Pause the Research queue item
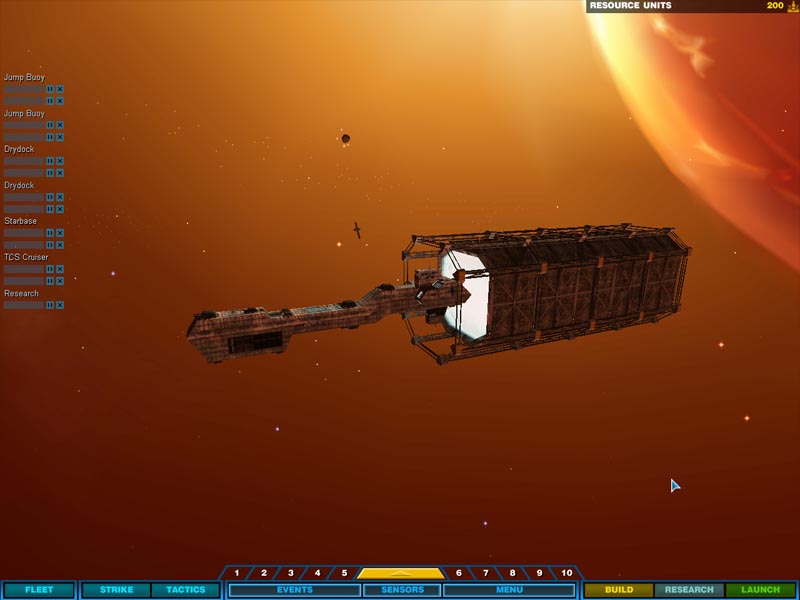Viewport: 800px width, 600px height. pyautogui.click(x=50, y=305)
